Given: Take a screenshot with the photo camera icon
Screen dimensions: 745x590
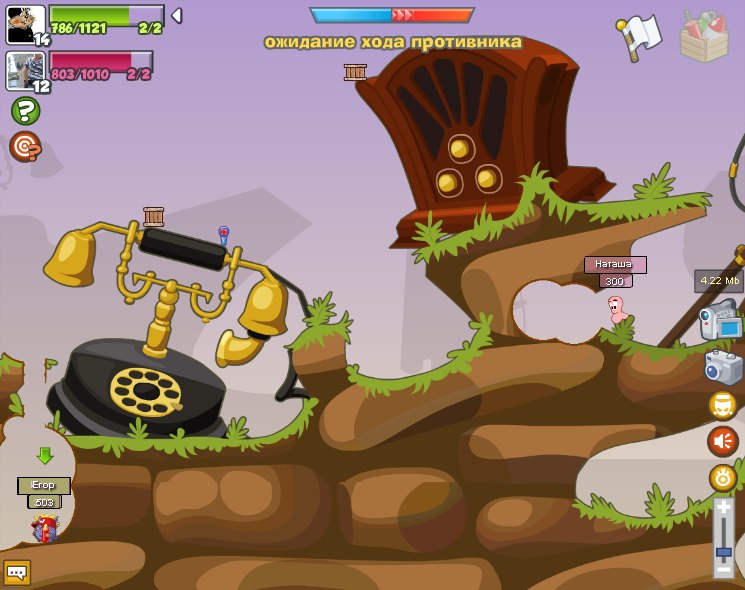Looking at the screenshot, I should (x=723, y=367).
